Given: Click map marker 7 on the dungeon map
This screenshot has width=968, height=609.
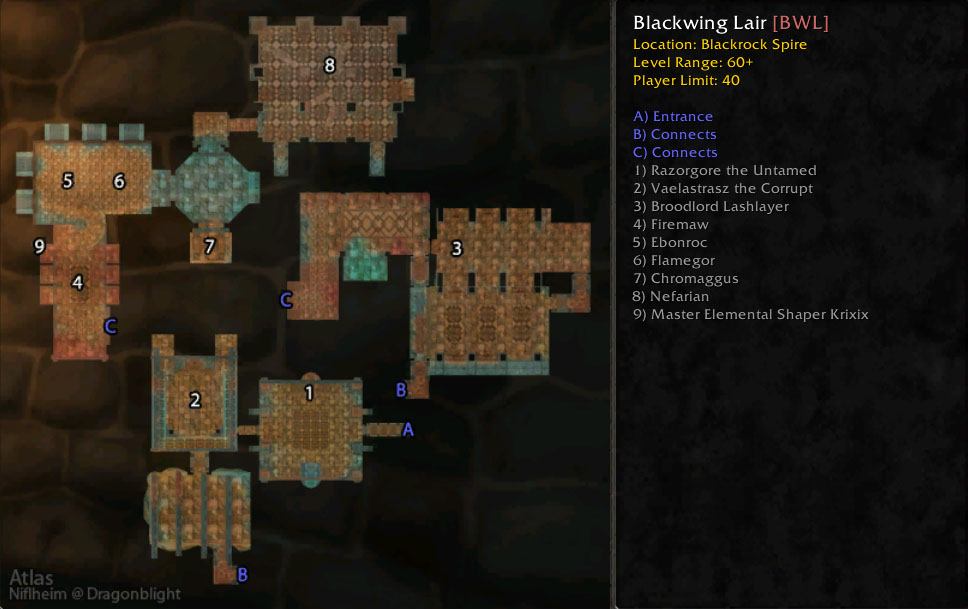Looking at the screenshot, I should [x=209, y=246].
